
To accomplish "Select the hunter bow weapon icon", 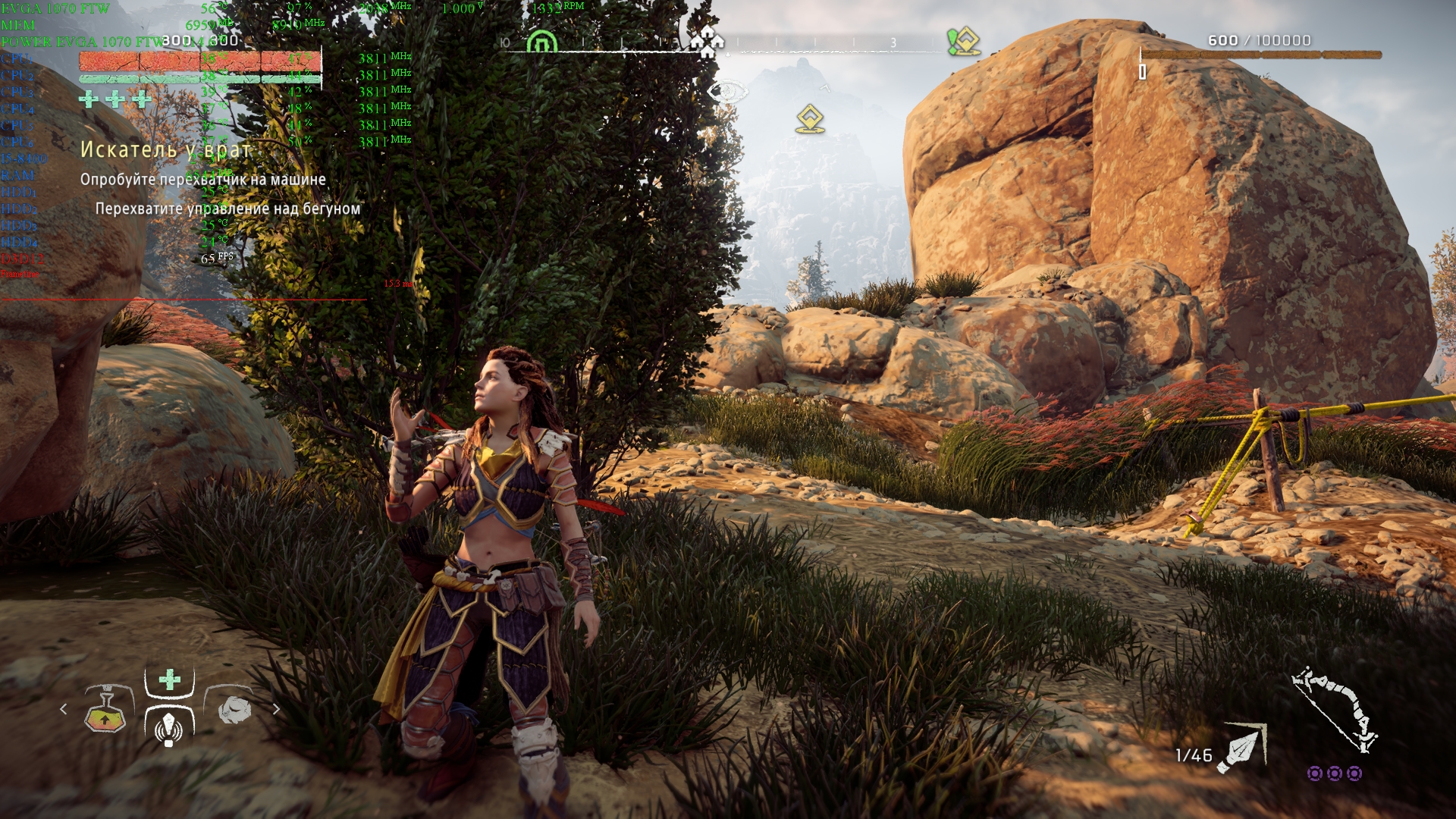I will coord(1335,709).
